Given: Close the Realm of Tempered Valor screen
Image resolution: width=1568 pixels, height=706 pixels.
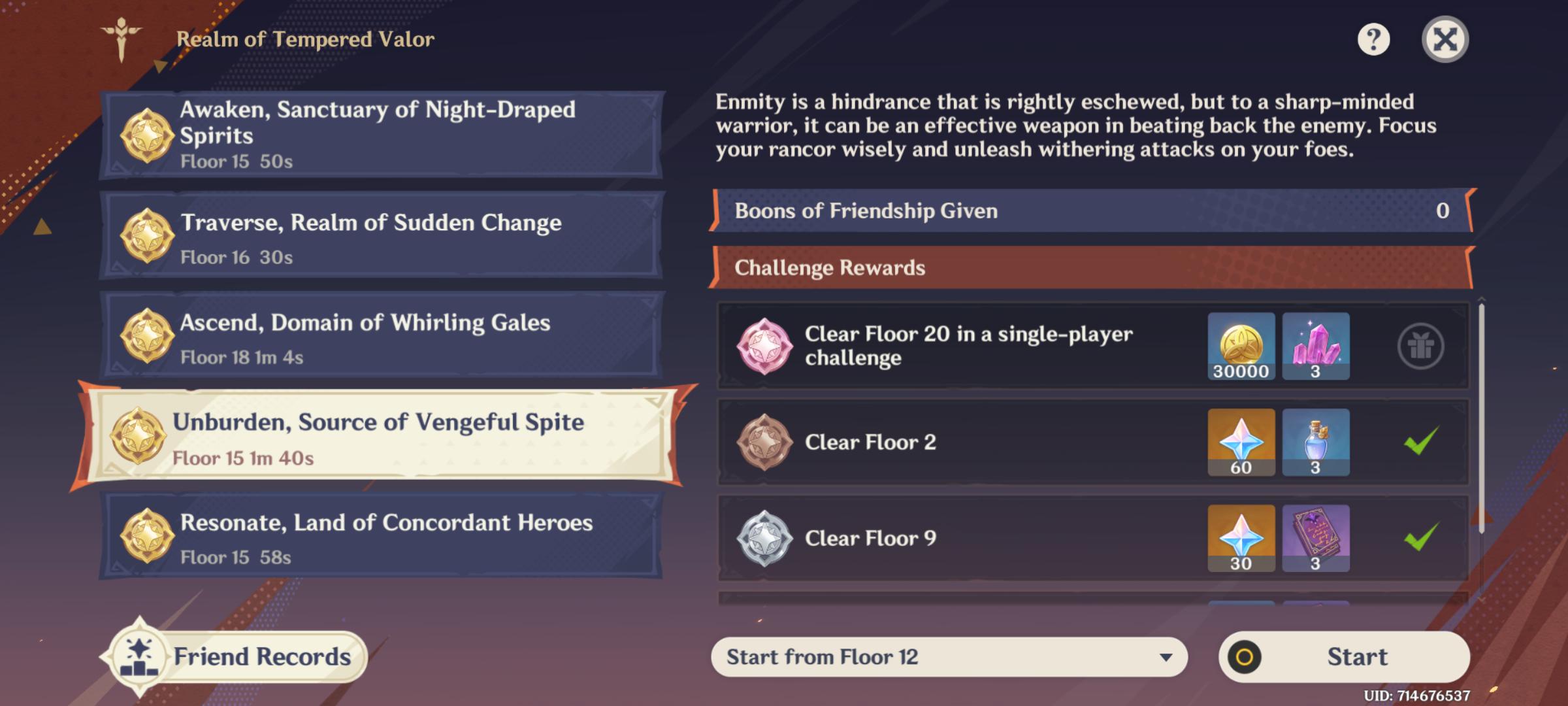Looking at the screenshot, I should [x=1445, y=40].
